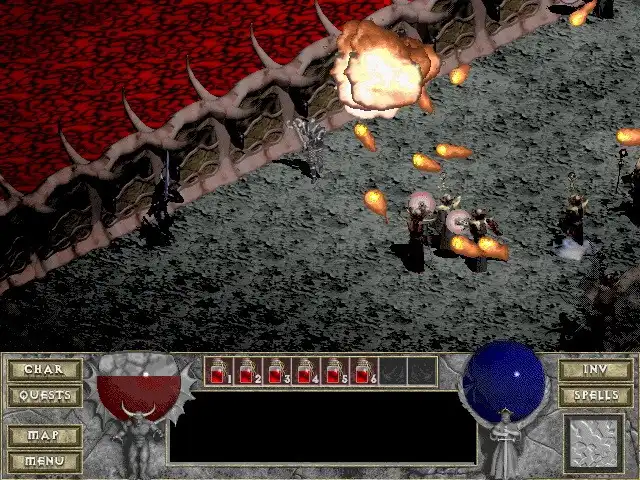Open the SPELLS book
This screenshot has height=480, width=640.
click(595, 395)
